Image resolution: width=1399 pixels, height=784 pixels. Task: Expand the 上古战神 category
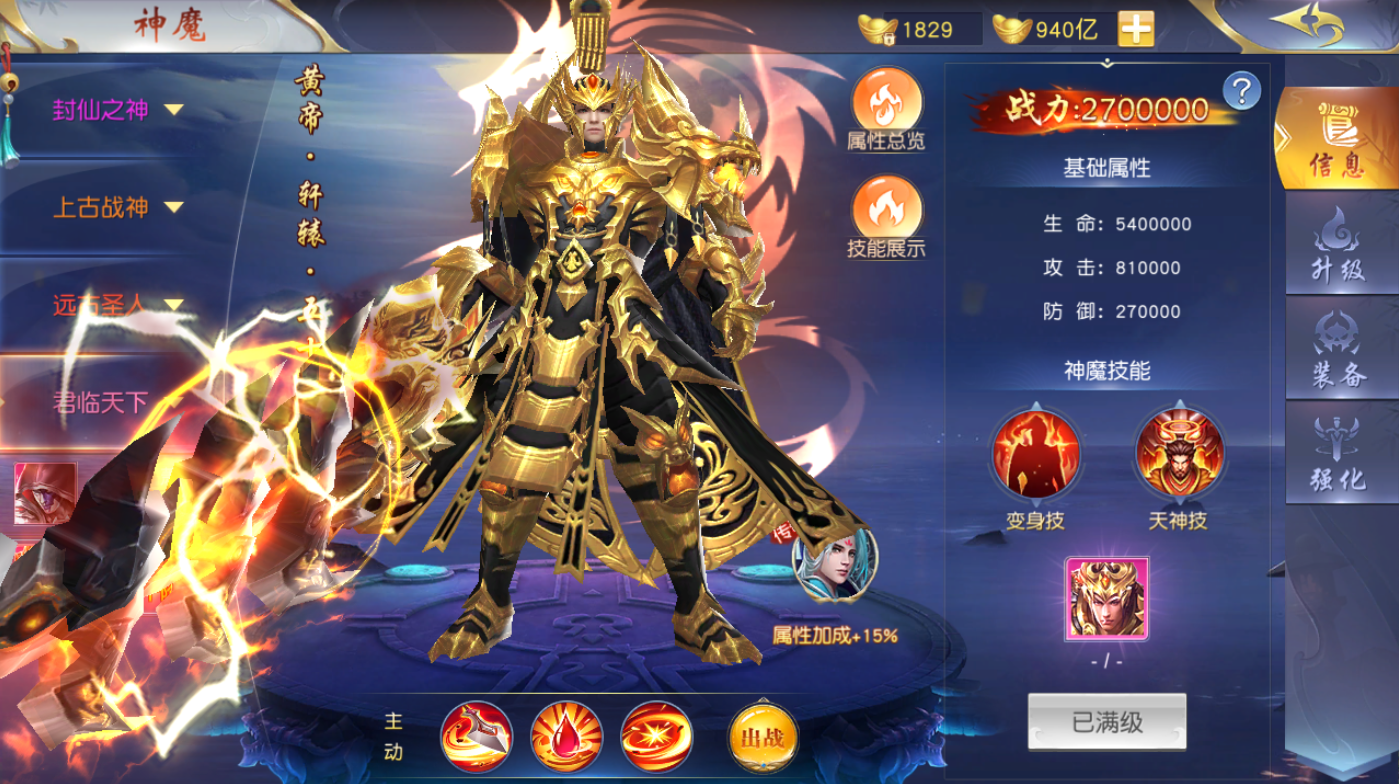pos(118,208)
